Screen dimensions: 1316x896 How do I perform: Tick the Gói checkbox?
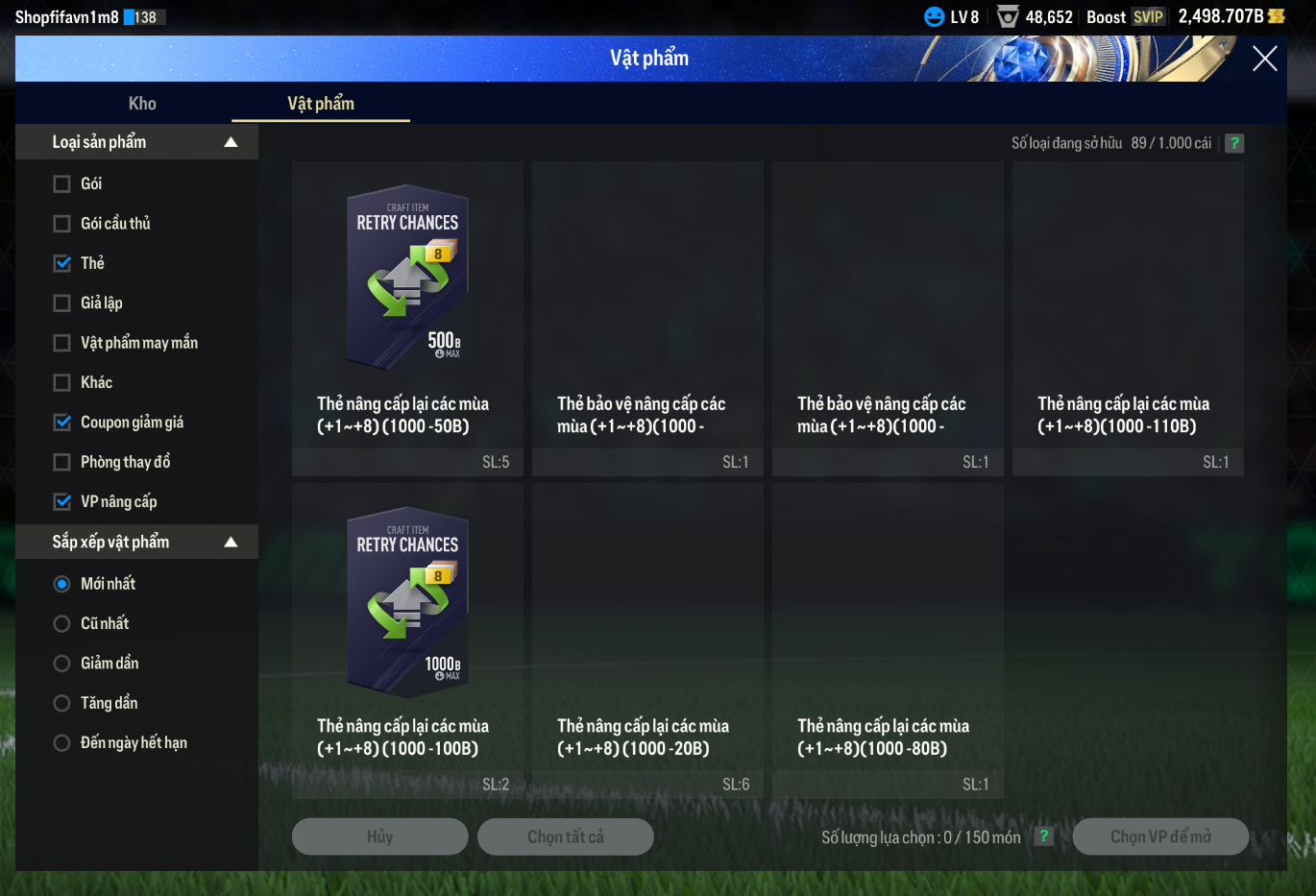[62, 183]
